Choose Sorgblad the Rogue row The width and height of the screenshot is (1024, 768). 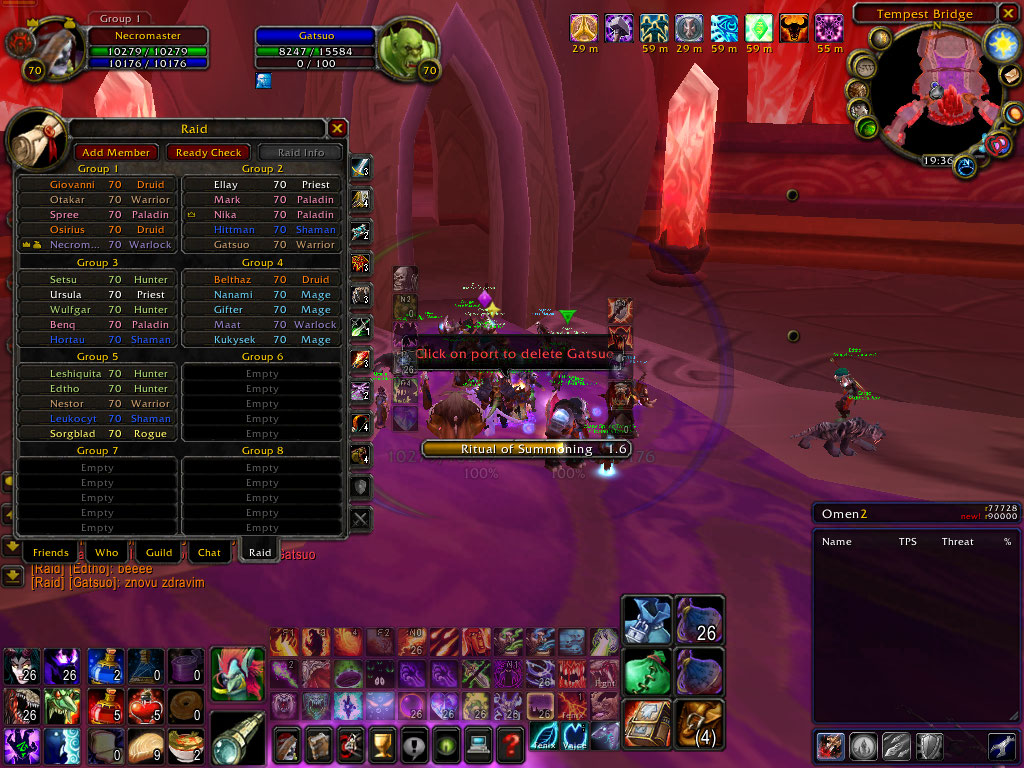[97, 434]
